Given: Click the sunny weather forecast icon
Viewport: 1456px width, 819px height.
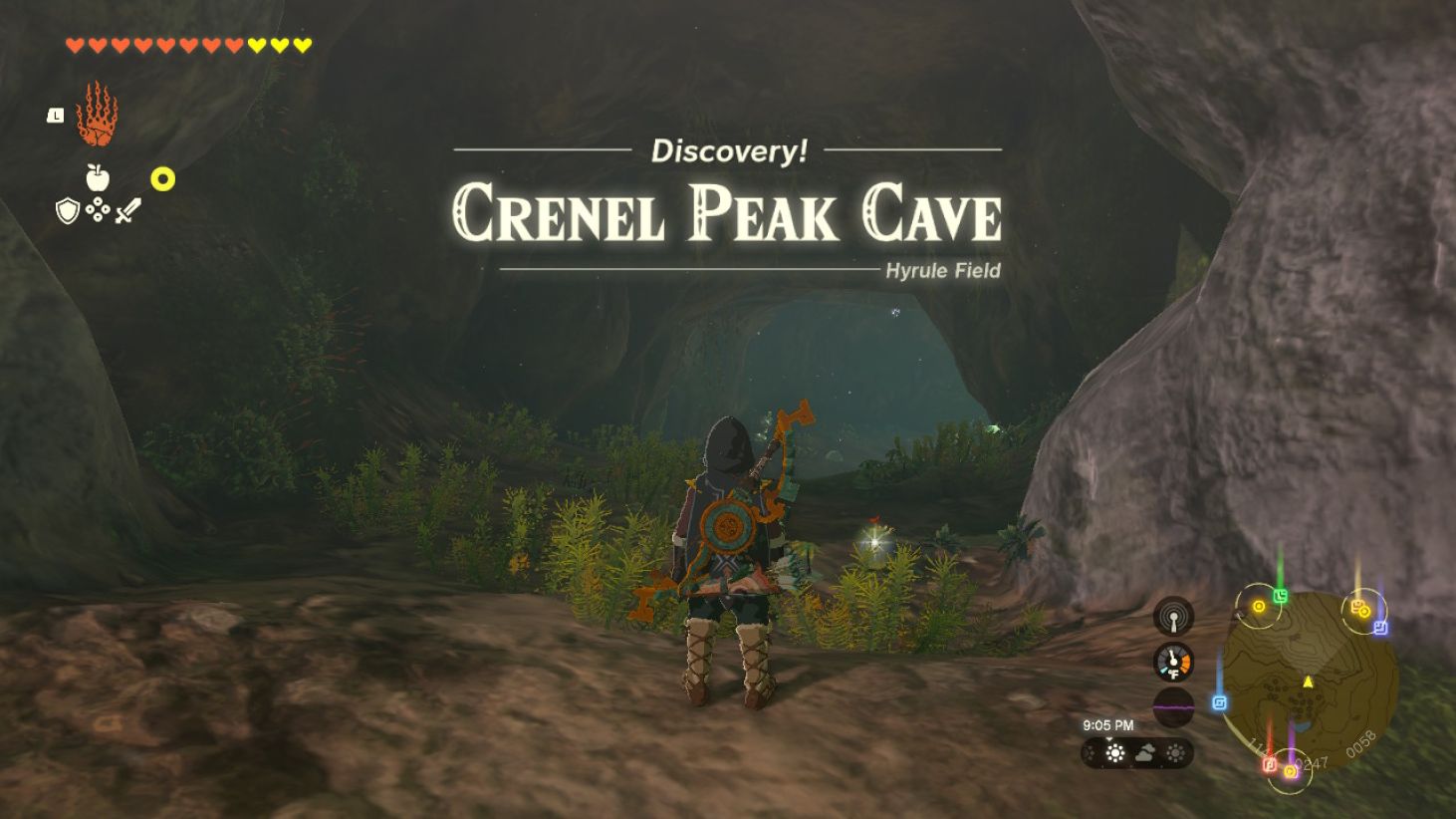Looking at the screenshot, I should pyautogui.click(x=1115, y=753).
